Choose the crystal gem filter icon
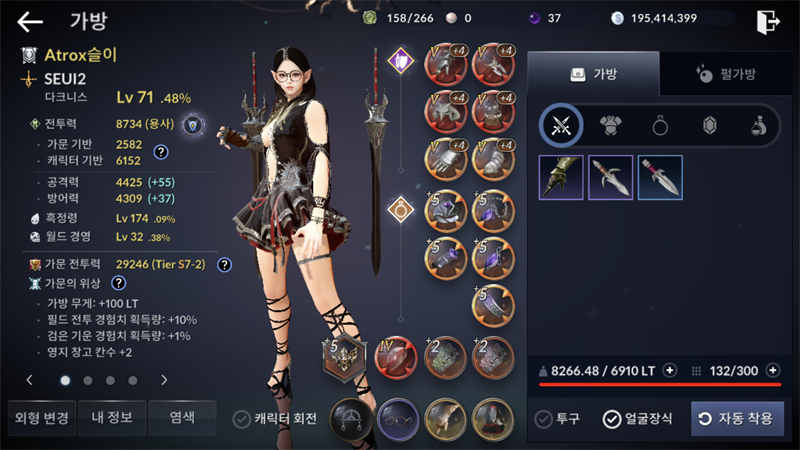Screen dimensions: 800x450 [710, 125]
